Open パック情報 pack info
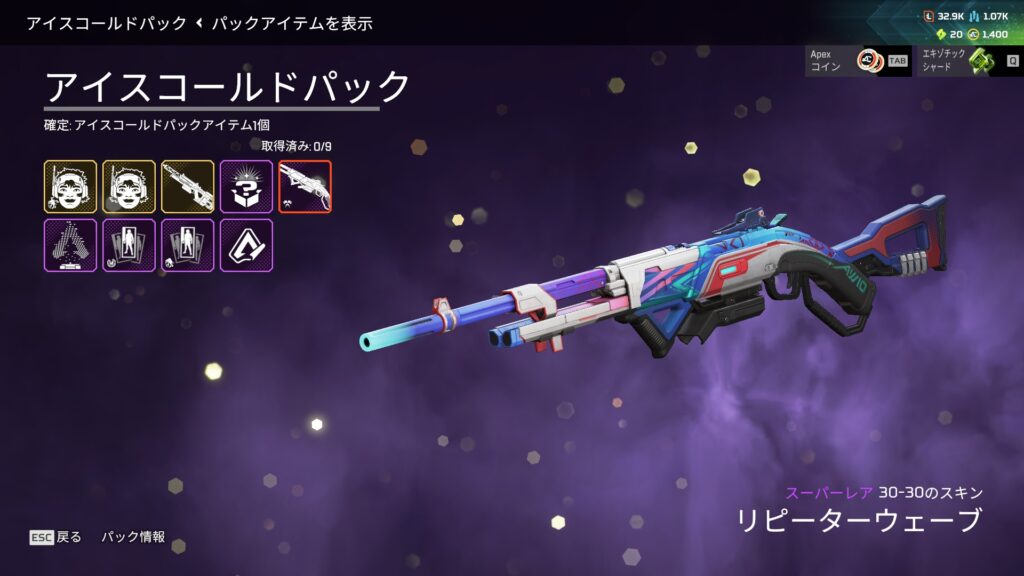The width and height of the screenshot is (1024, 576). [133, 537]
